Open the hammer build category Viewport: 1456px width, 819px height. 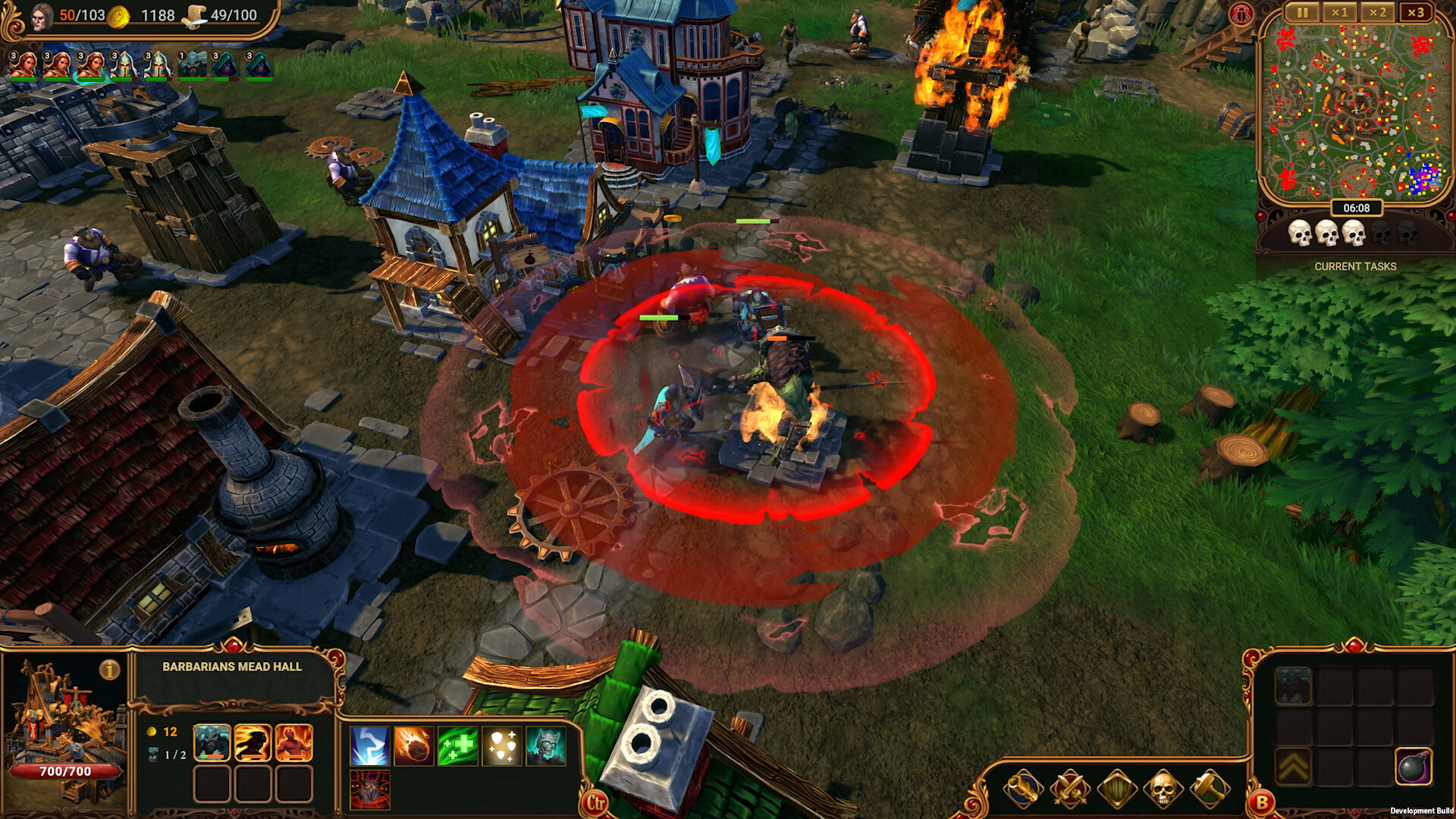[1210, 789]
